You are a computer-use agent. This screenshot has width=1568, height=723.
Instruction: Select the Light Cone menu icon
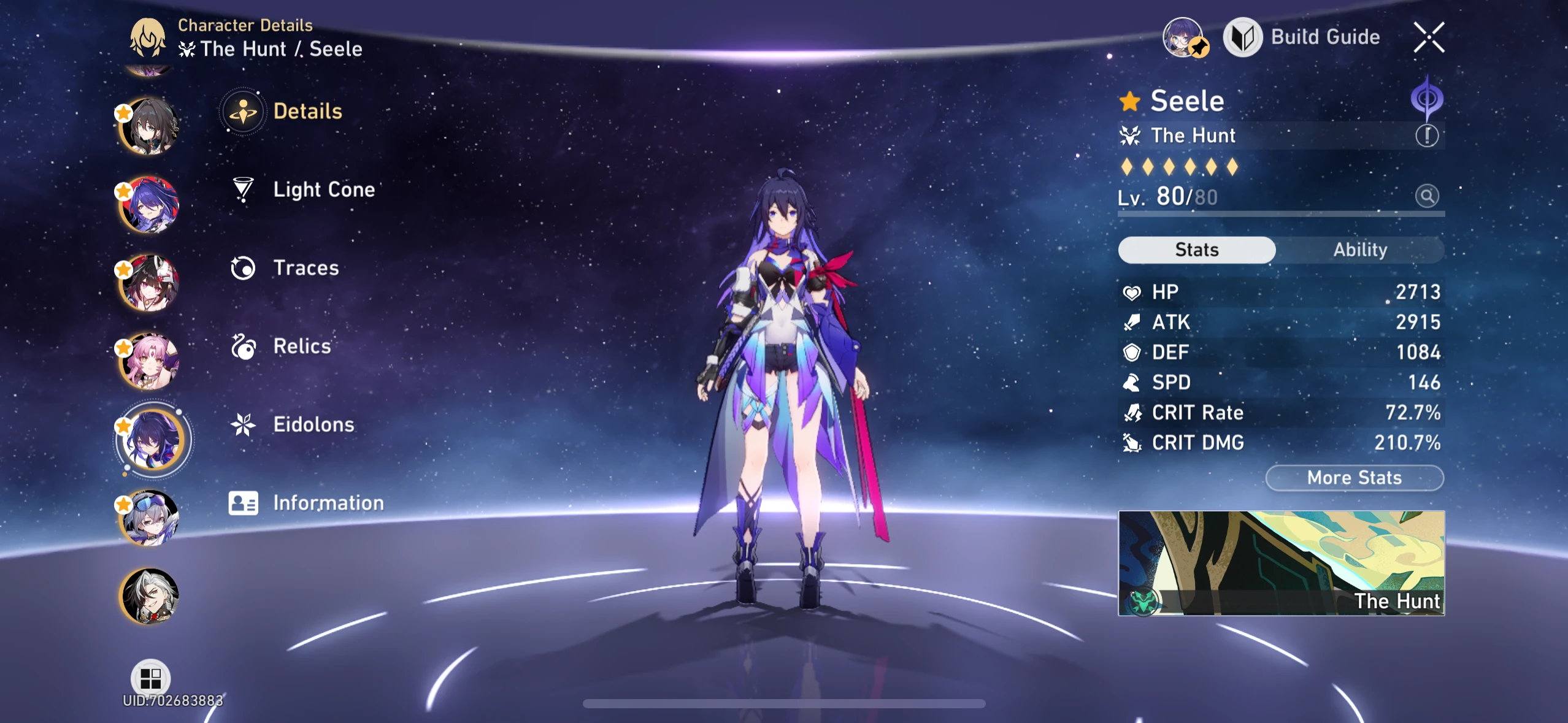coord(244,189)
